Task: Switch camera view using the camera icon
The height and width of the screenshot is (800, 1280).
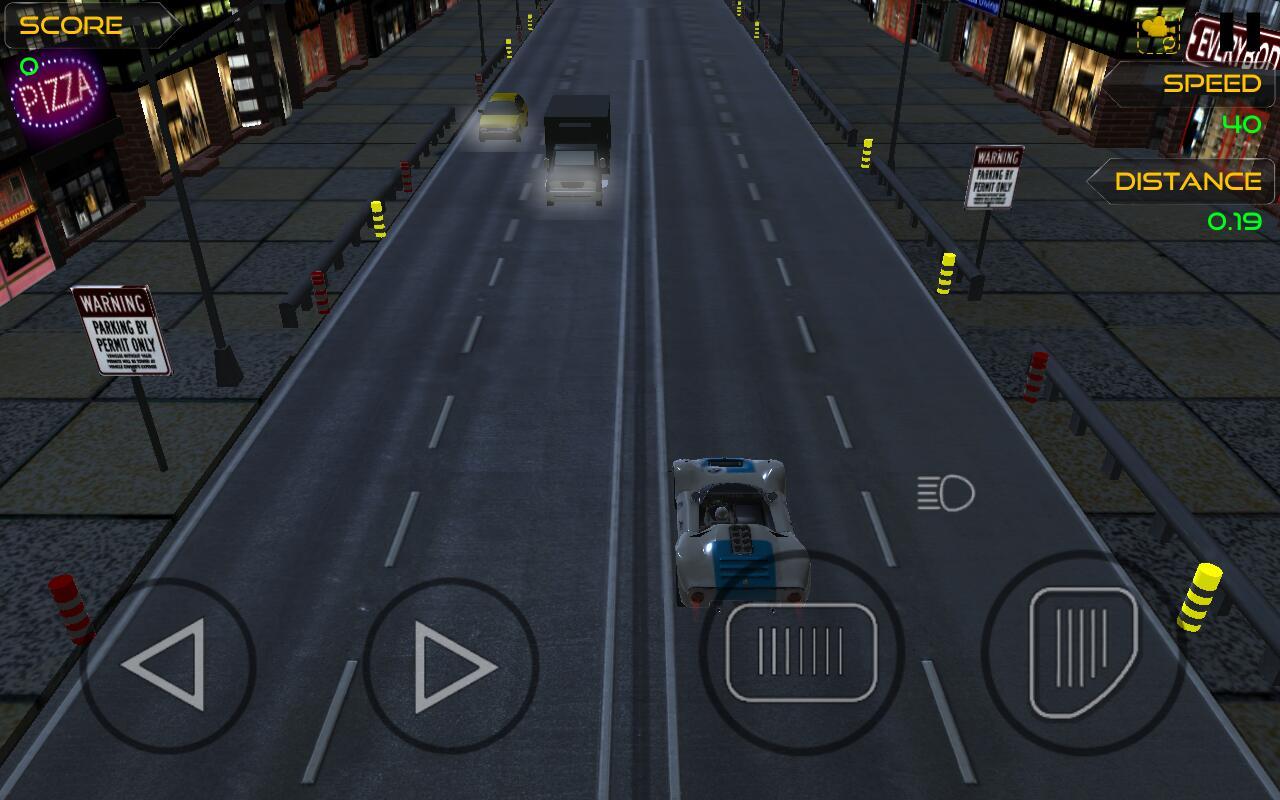Action: tap(1154, 28)
